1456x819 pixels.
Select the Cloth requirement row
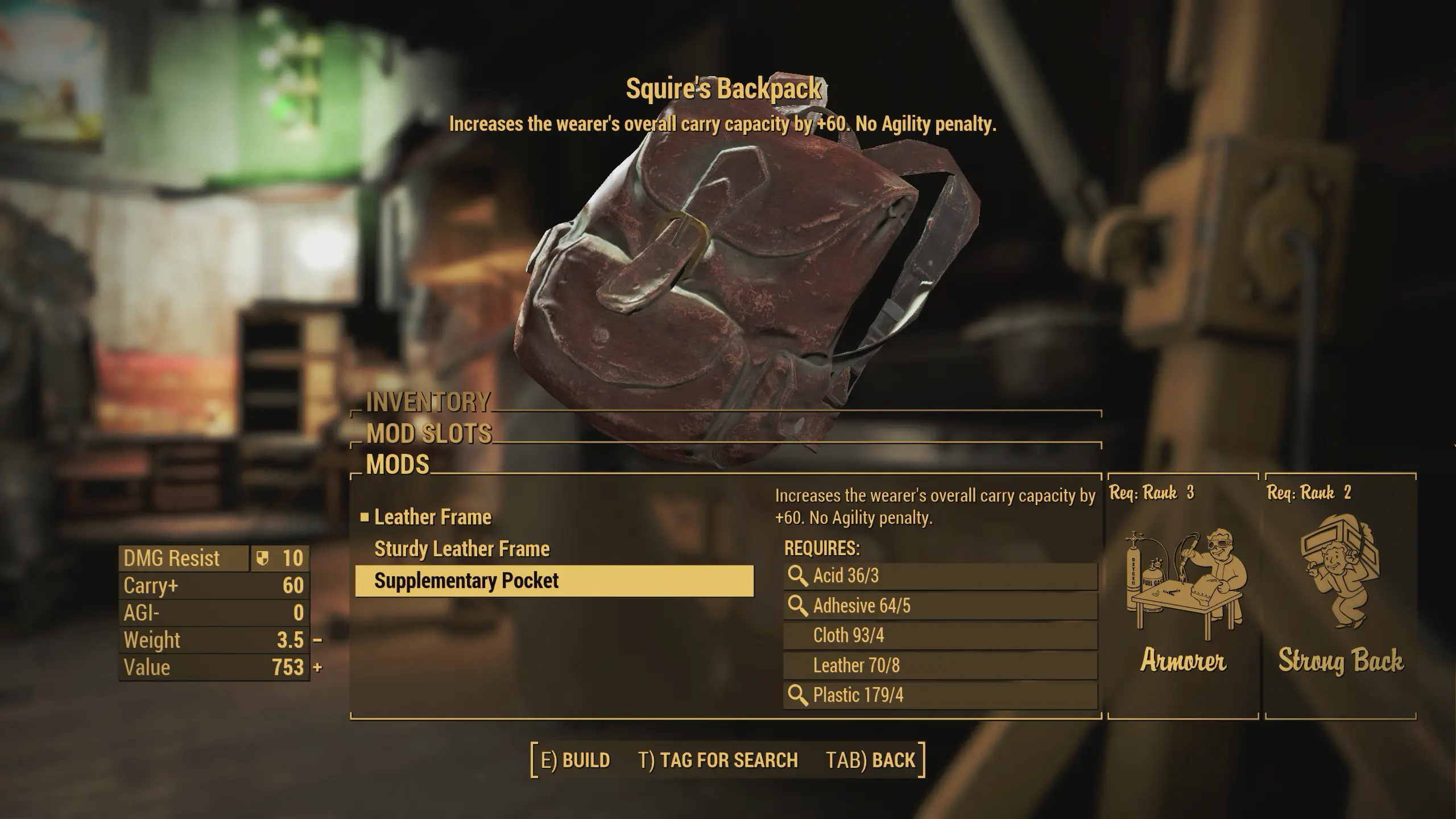point(940,635)
